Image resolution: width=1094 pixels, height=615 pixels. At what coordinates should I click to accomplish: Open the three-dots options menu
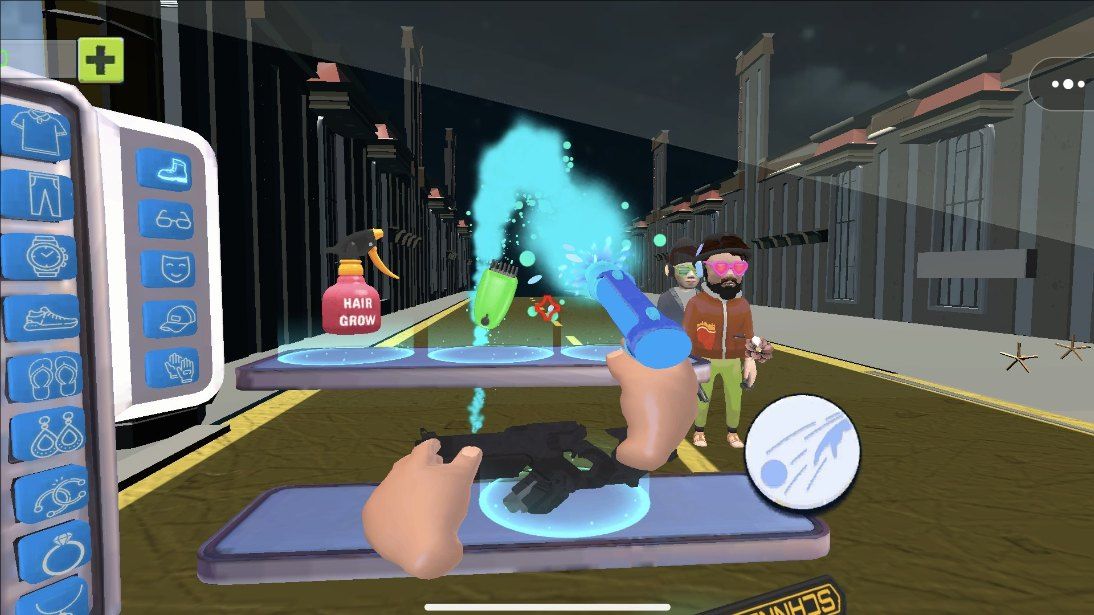(x=1067, y=84)
